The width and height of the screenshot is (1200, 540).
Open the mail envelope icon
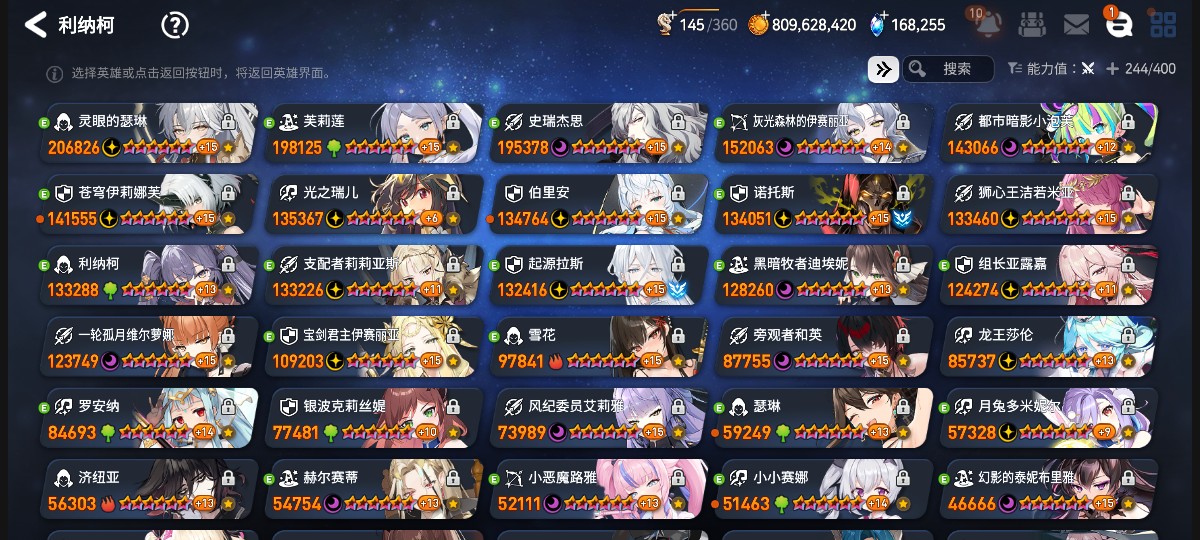point(1076,25)
